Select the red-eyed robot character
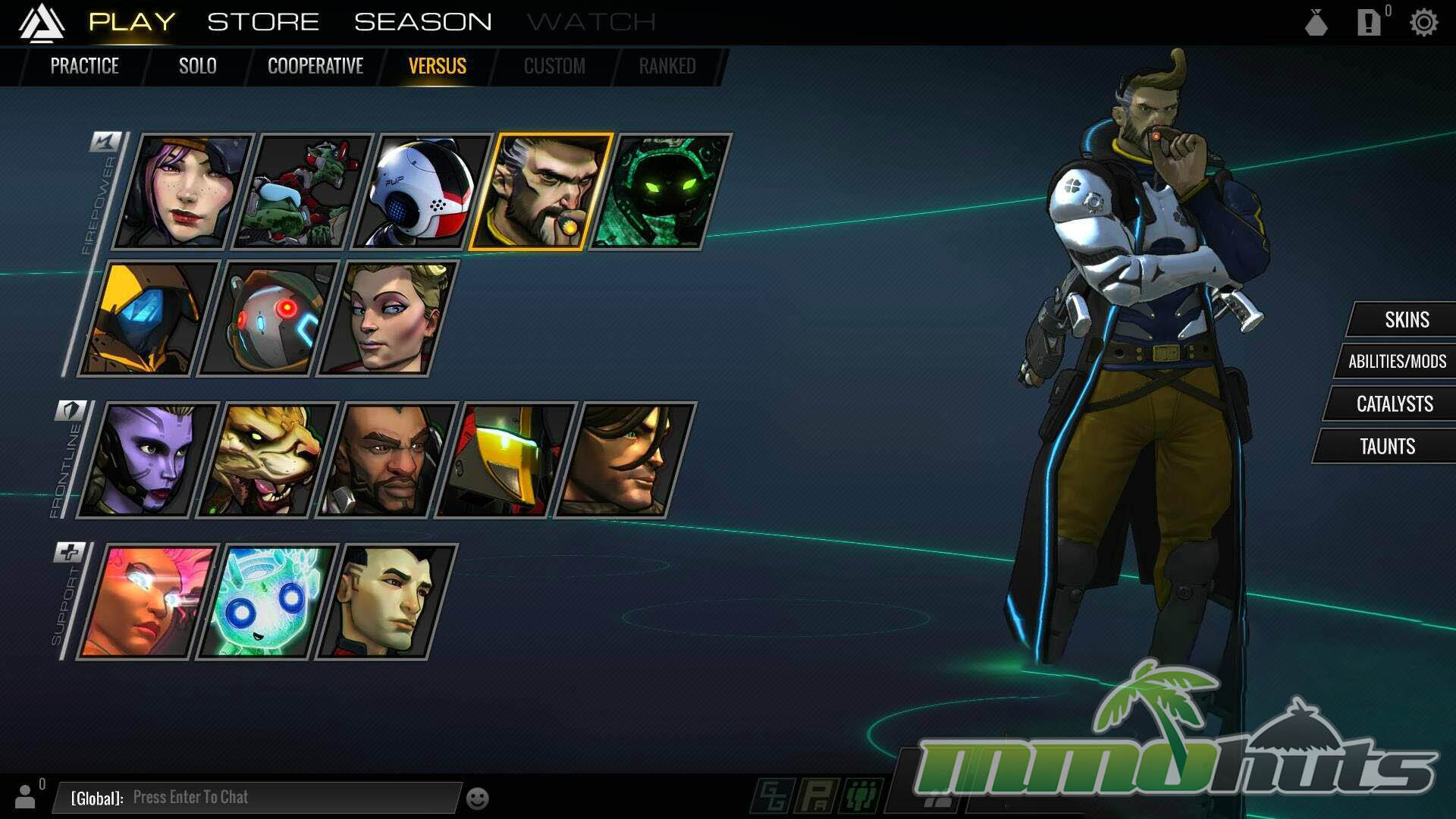Image resolution: width=1456 pixels, height=819 pixels. [x=268, y=318]
